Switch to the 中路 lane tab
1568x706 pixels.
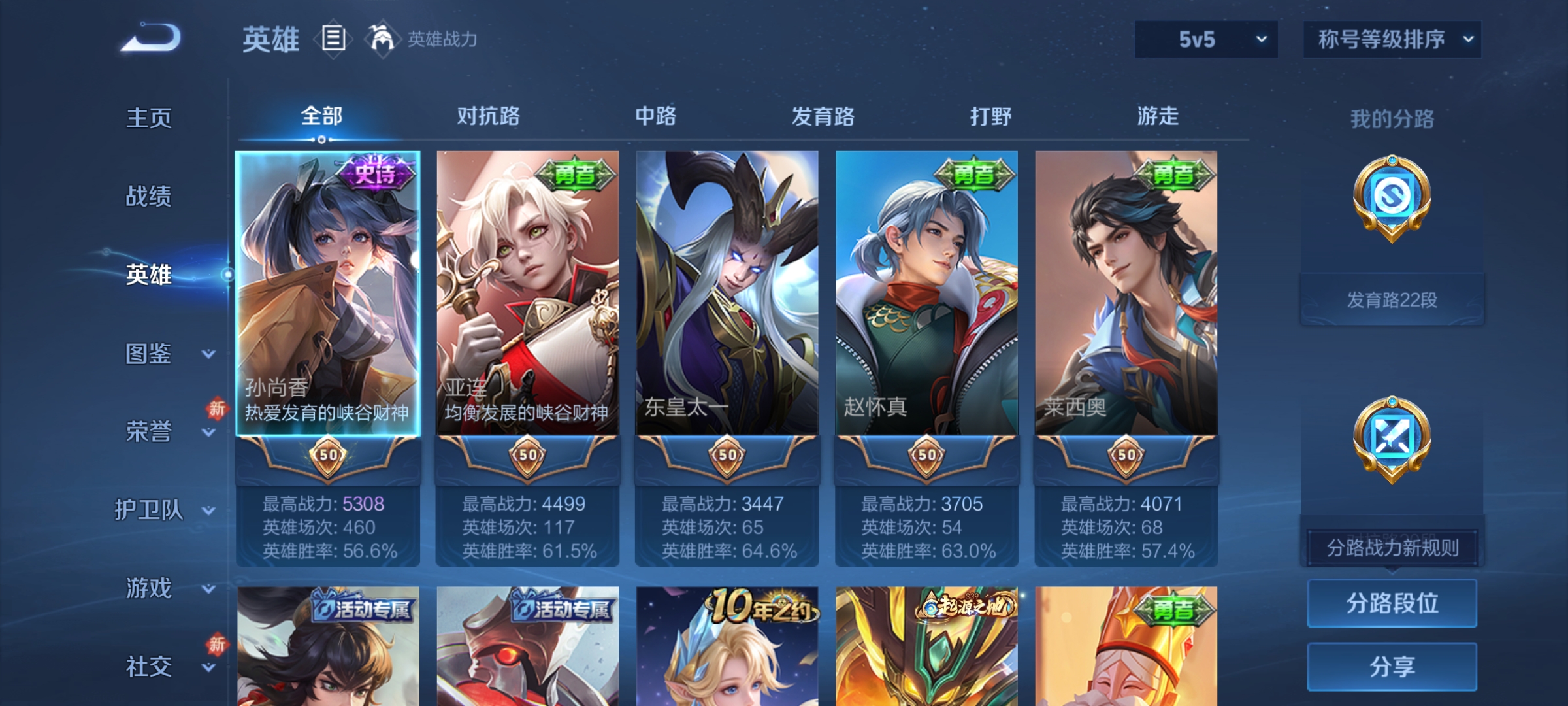pos(657,116)
